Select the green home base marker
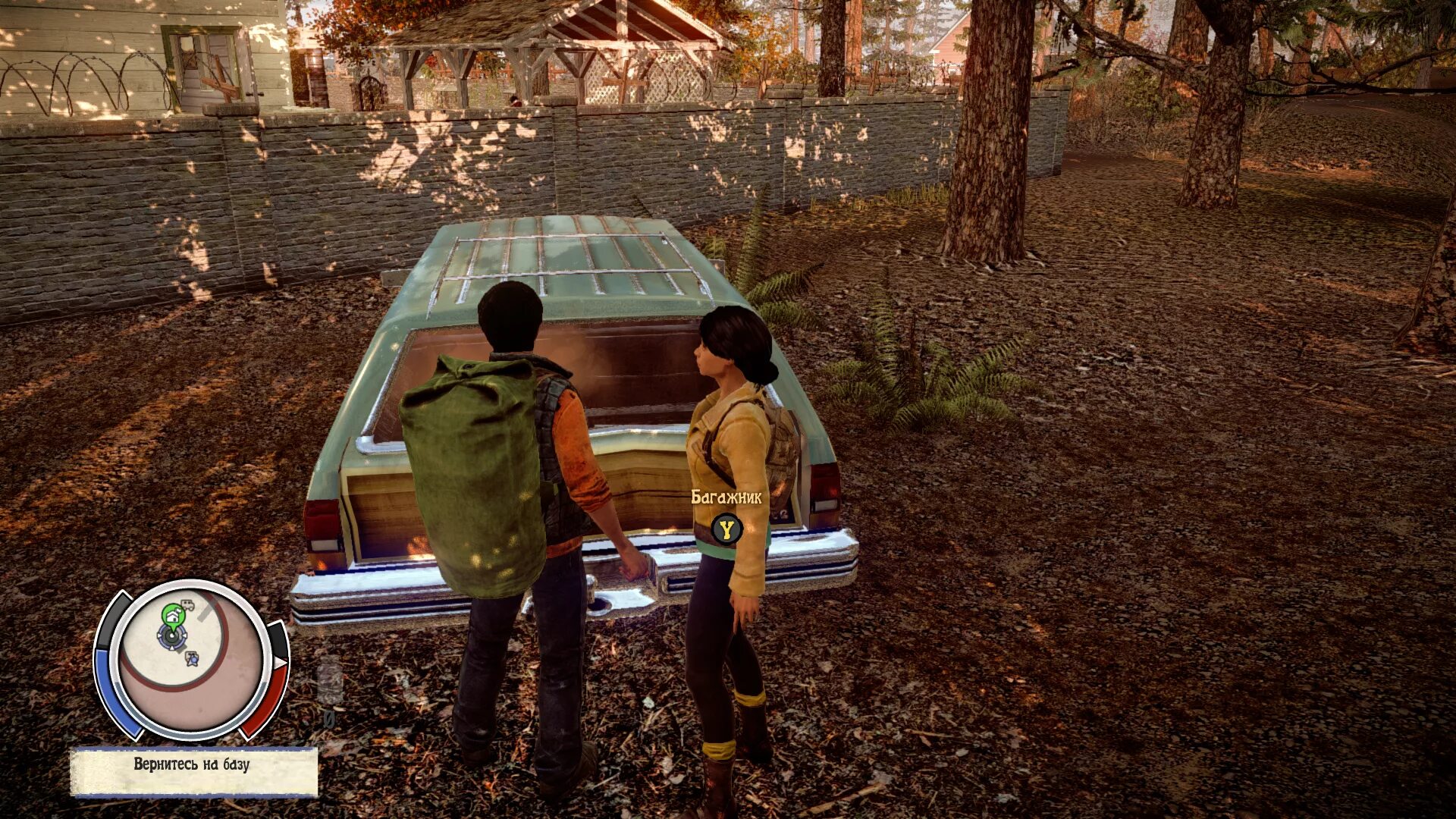The image size is (1456, 819). tap(172, 613)
